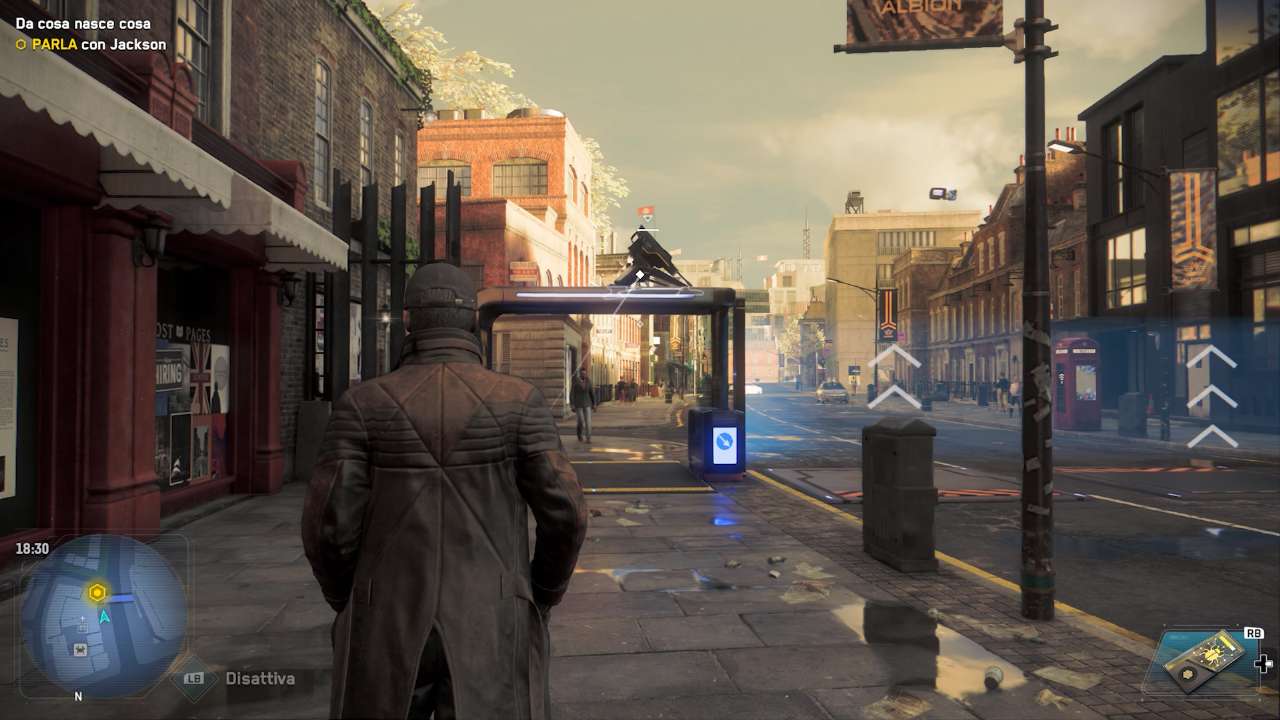Click the glowing blue screen on the trash bin
This screenshot has height=720, width=1280.
tap(723, 447)
